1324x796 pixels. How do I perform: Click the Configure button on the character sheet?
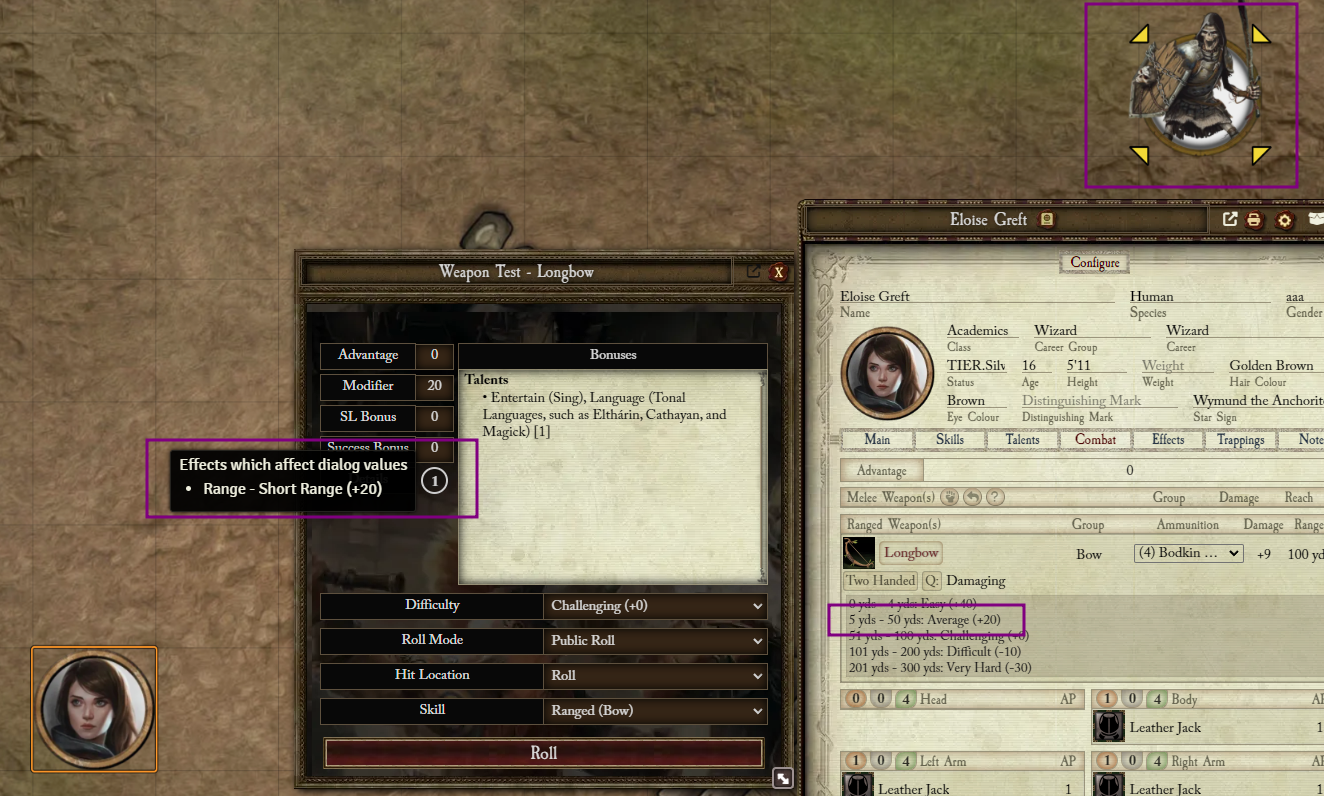1094,262
